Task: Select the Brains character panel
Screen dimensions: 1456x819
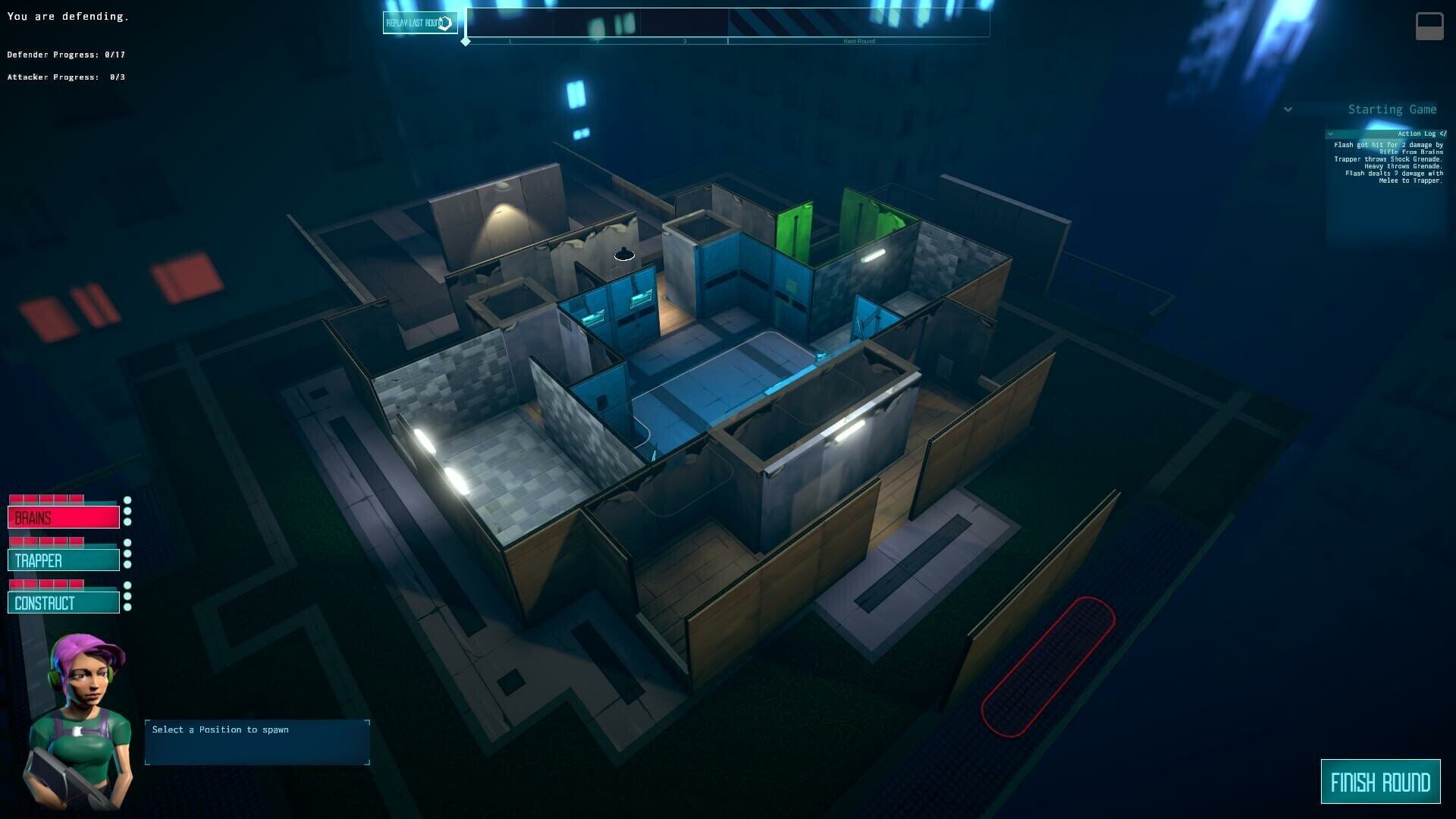Action: tap(64, 517)
